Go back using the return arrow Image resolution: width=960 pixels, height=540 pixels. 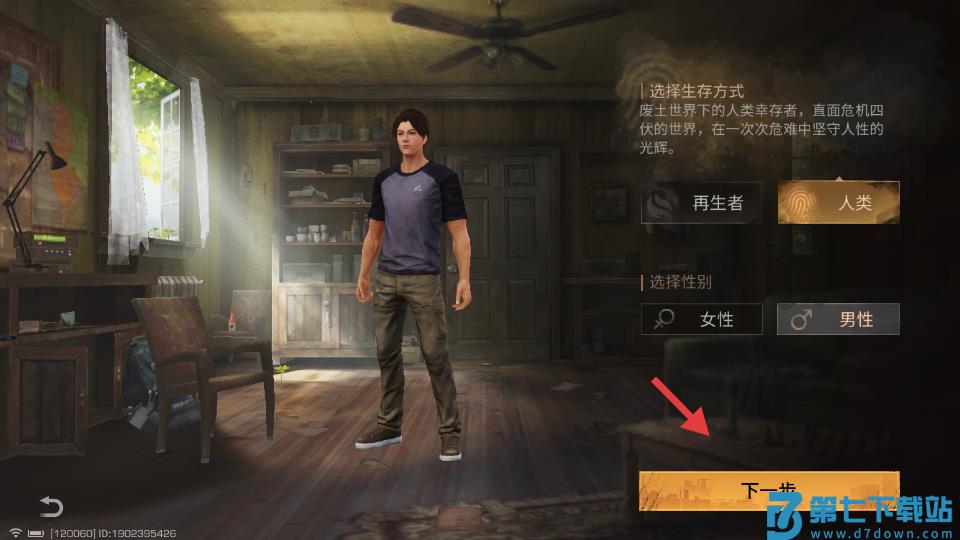51,506
